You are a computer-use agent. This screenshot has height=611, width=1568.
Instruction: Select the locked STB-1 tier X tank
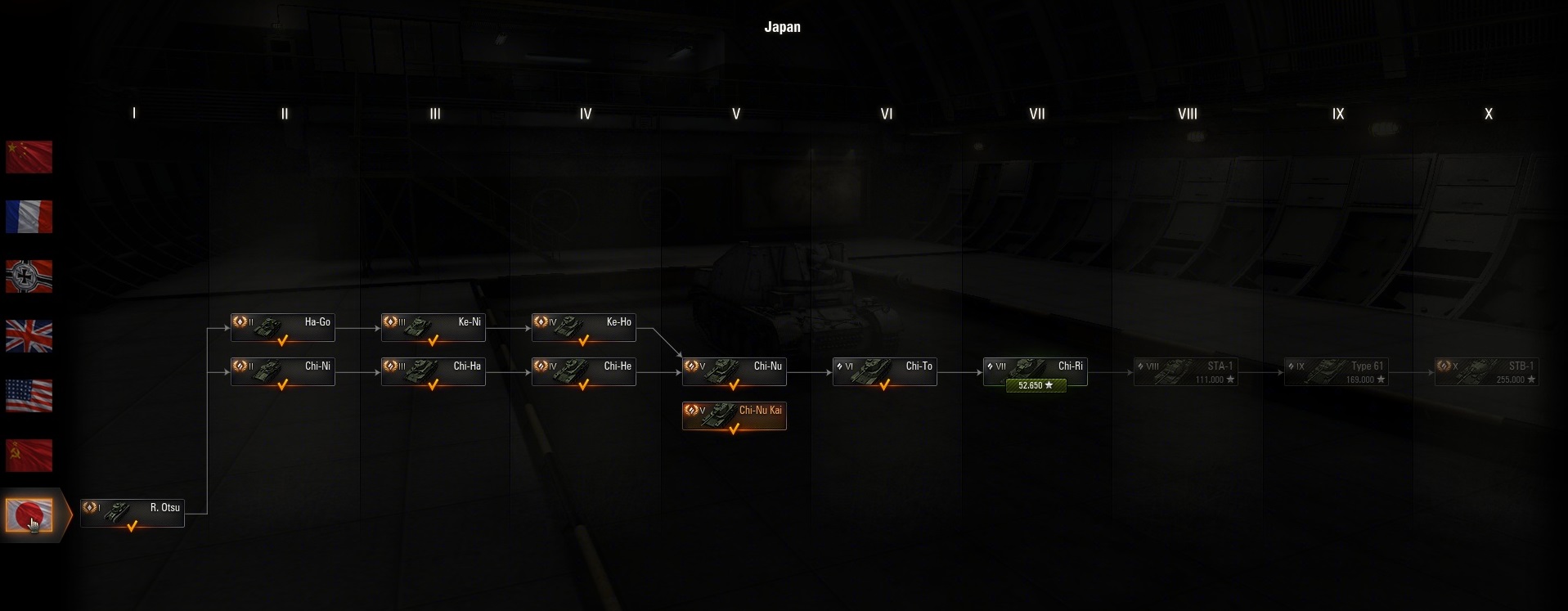(1487, 371)
